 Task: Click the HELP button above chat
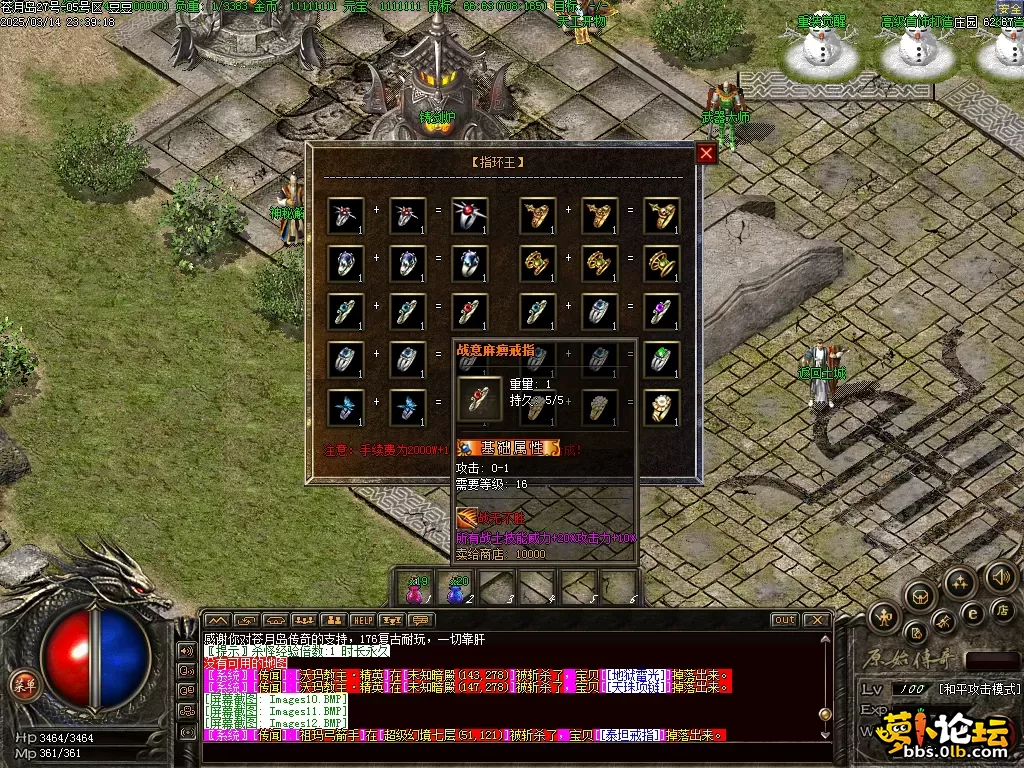(x=362, y=621)
